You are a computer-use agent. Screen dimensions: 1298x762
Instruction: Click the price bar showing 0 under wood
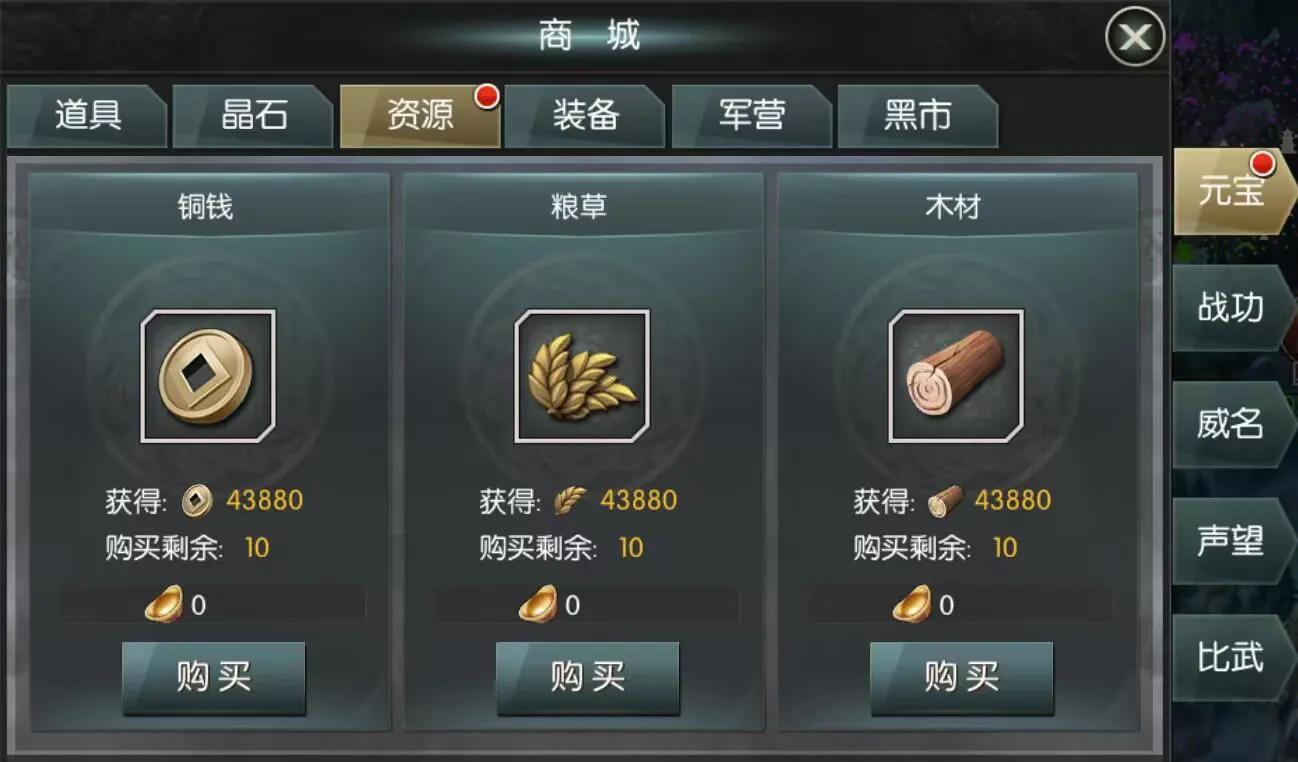coord(961,601)
